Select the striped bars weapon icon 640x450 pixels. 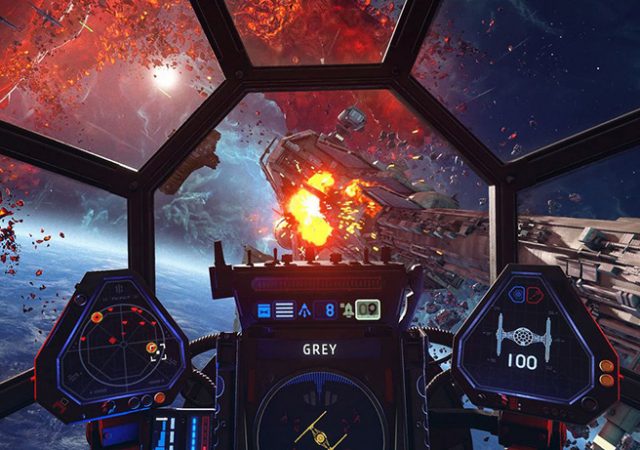(x=285, y=310)
